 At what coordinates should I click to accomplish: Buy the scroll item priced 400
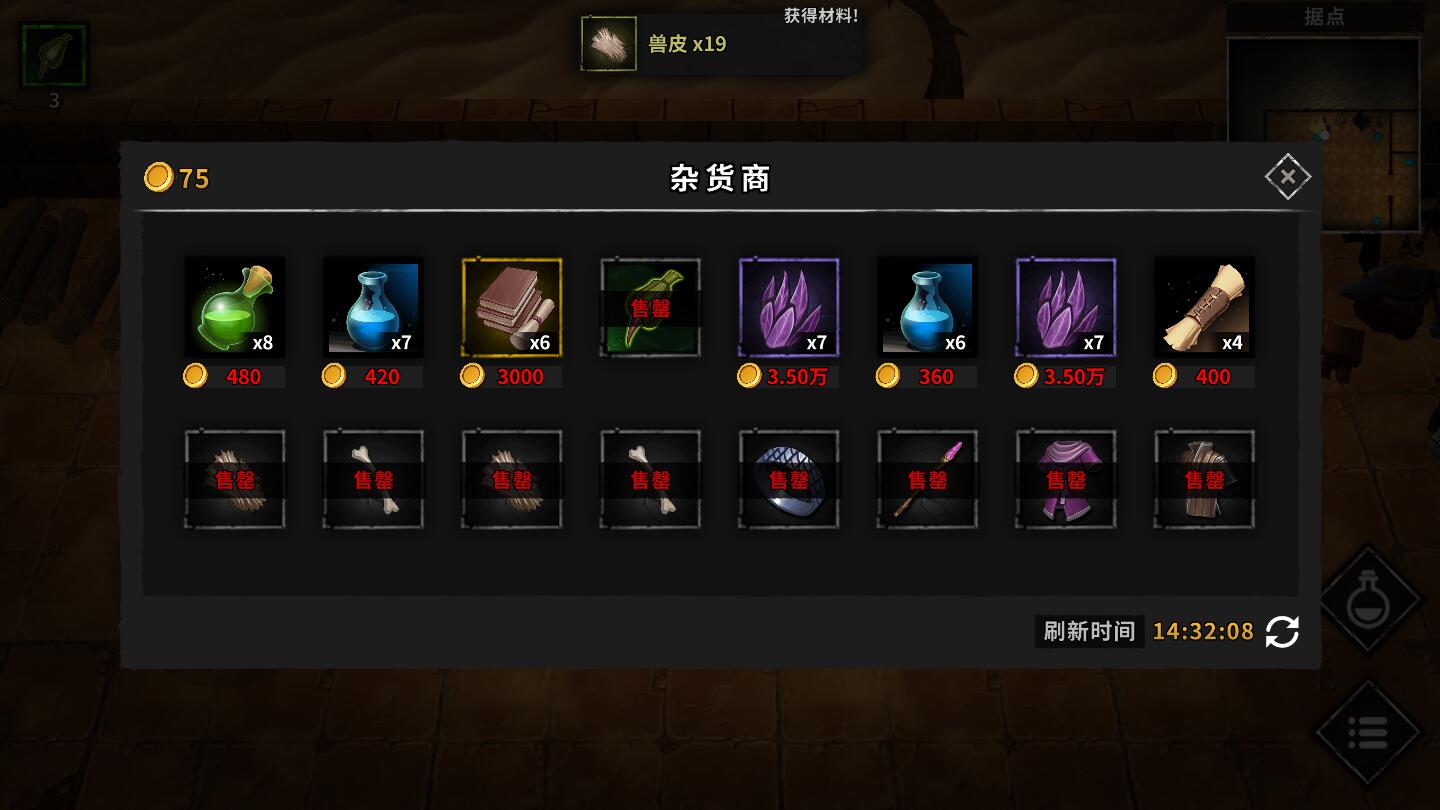coord(1204,307)
